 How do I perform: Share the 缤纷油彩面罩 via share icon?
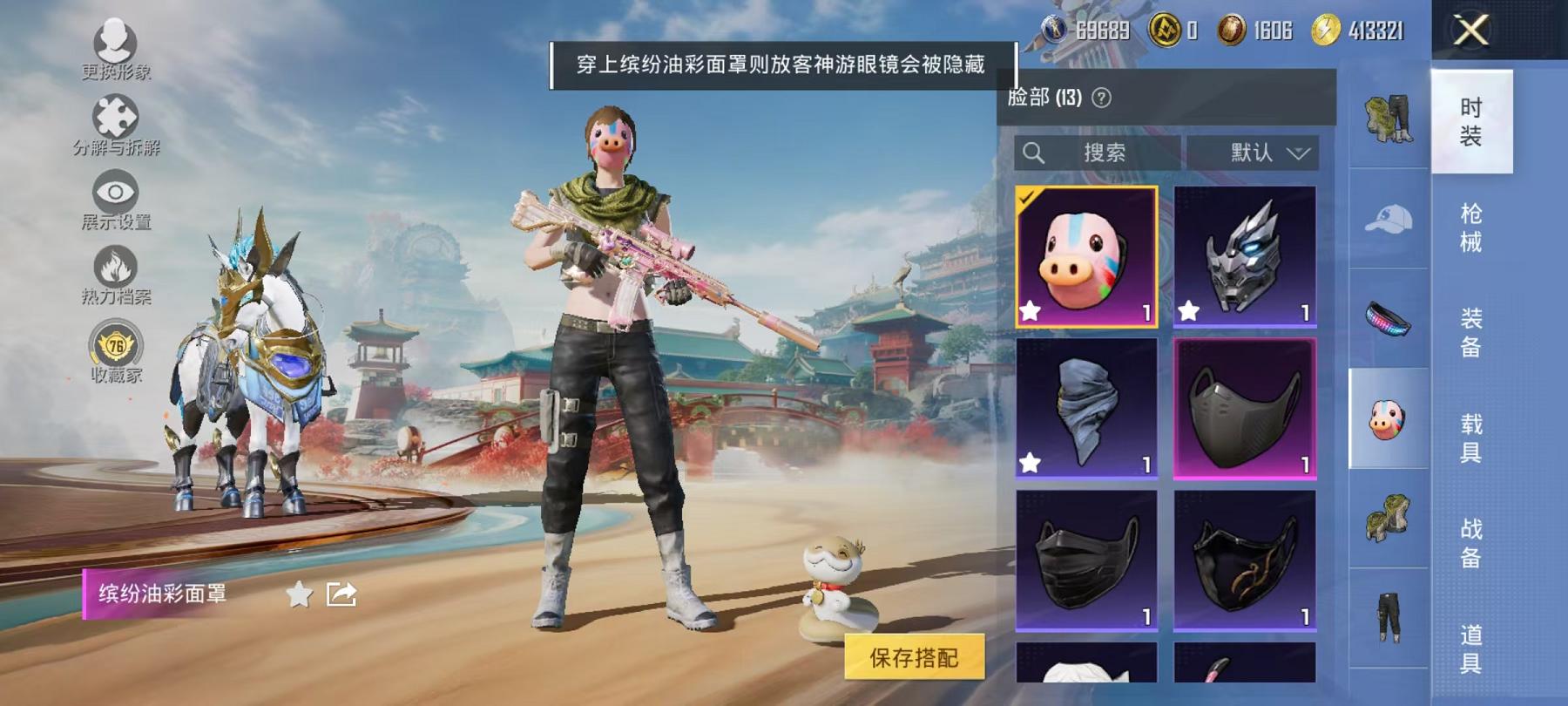pos(341,594)
